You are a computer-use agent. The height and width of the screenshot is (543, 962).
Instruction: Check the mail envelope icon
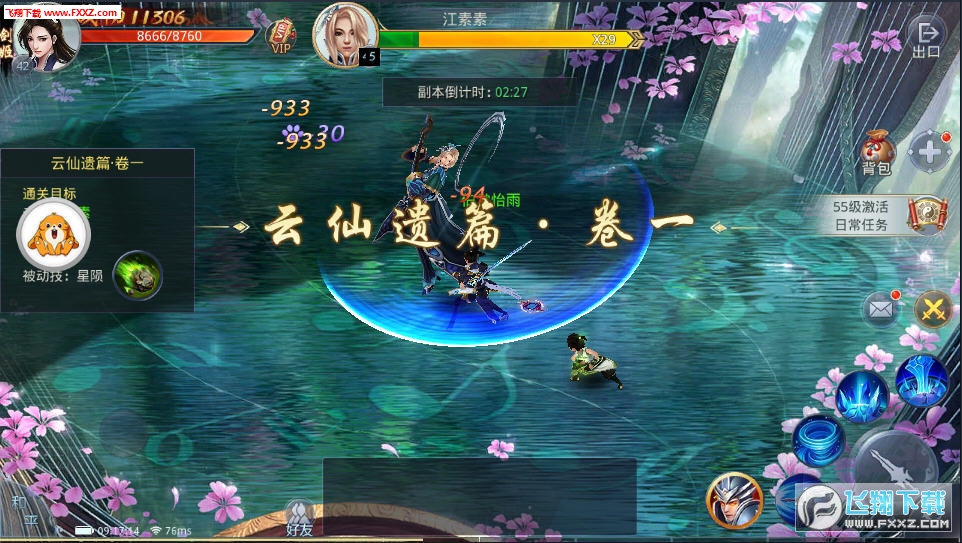point(881,310)
